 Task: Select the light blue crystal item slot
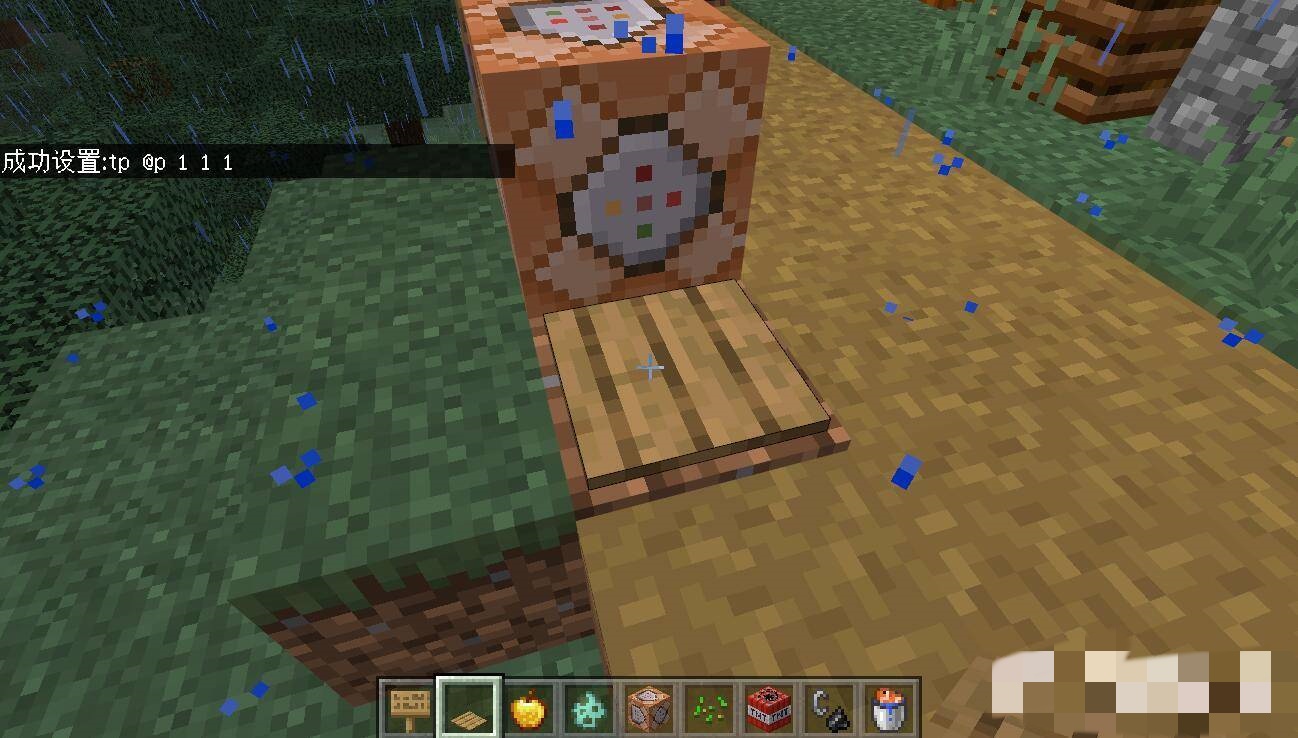click(588, 708)
